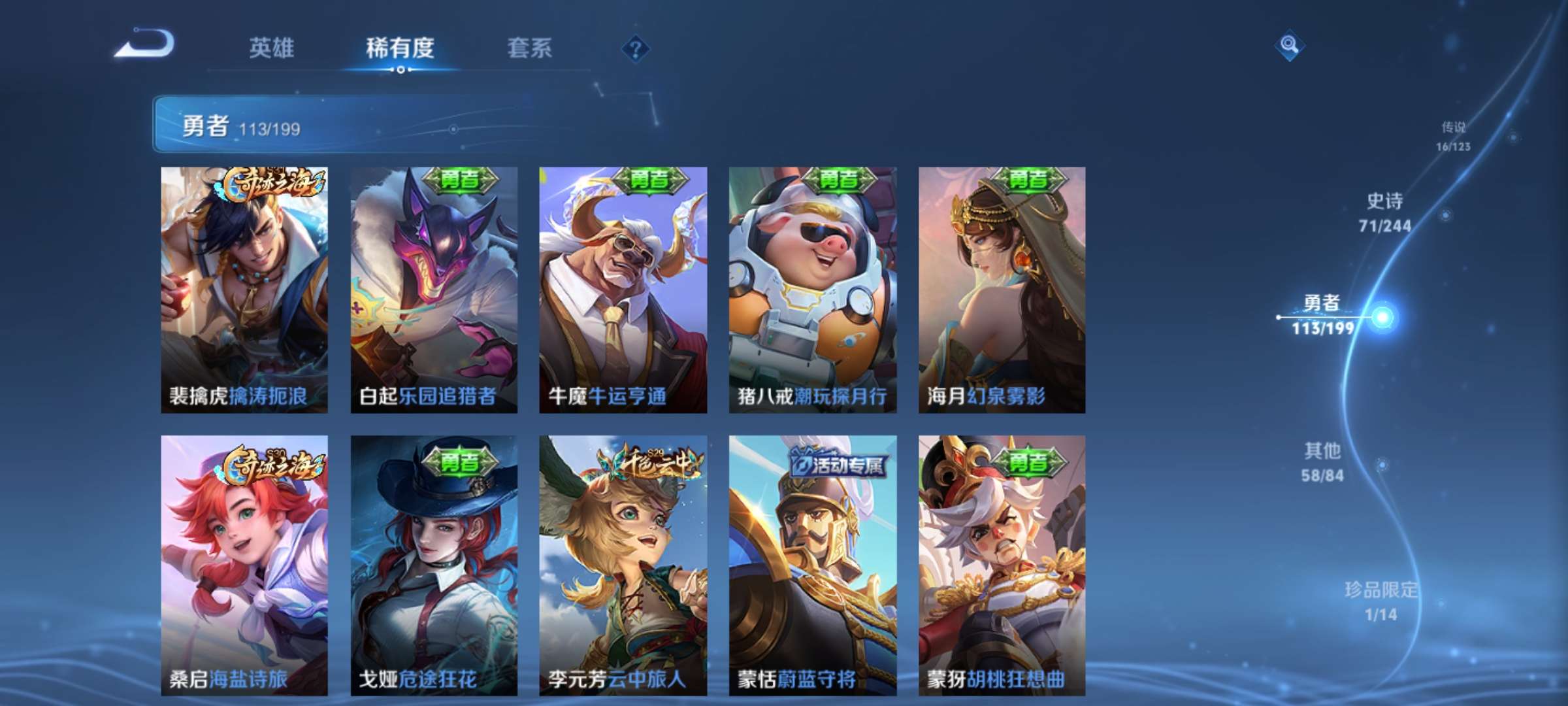Screen dimensions: 1568x706
Task: Choose the 蒙恬 蔚蓝守将 skin card
Action: pyautogui.click(x=813, y=564)
